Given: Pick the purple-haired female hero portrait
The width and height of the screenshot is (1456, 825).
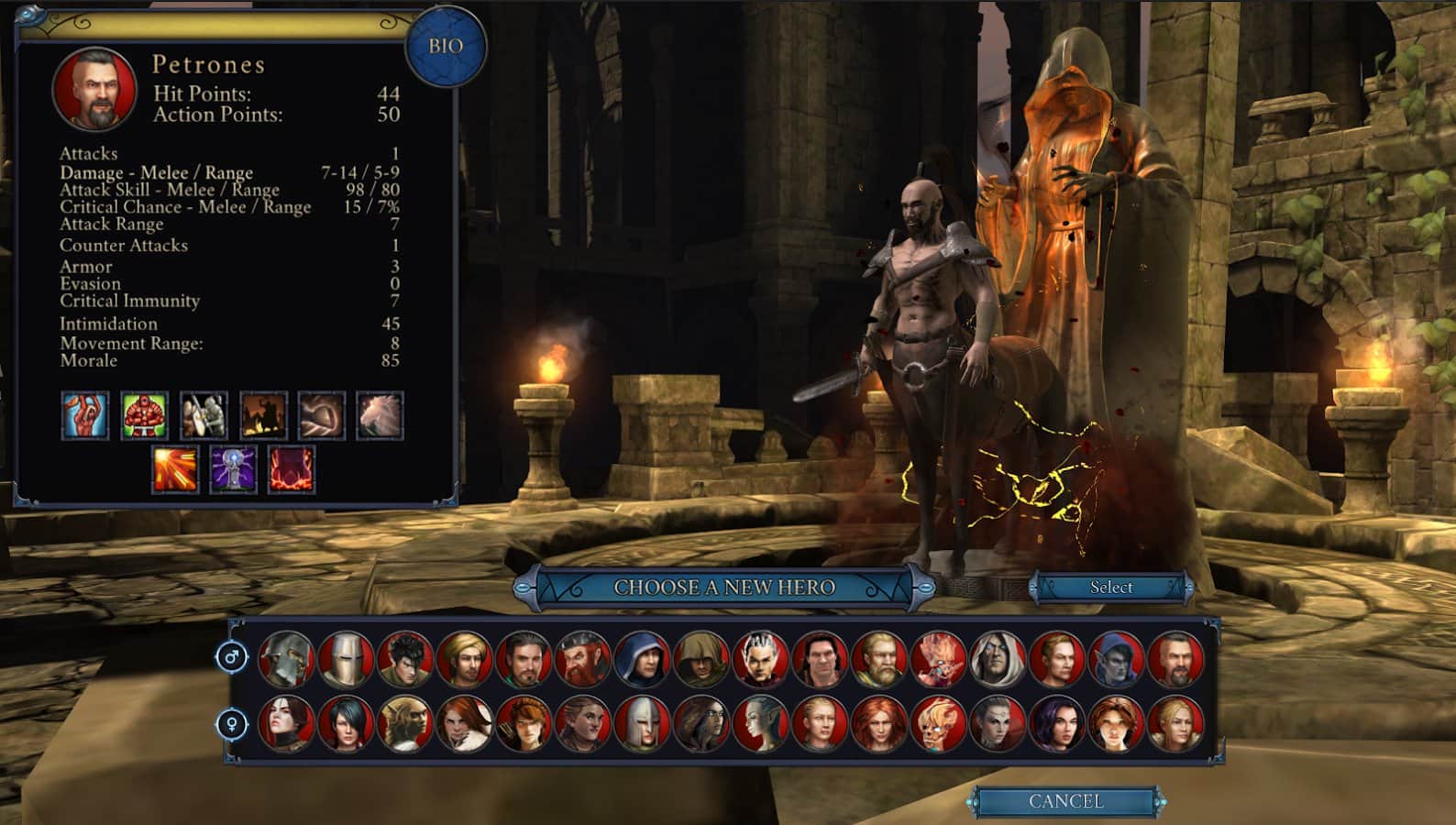Looking at the screenshot, I should [x=1056, y=724].
